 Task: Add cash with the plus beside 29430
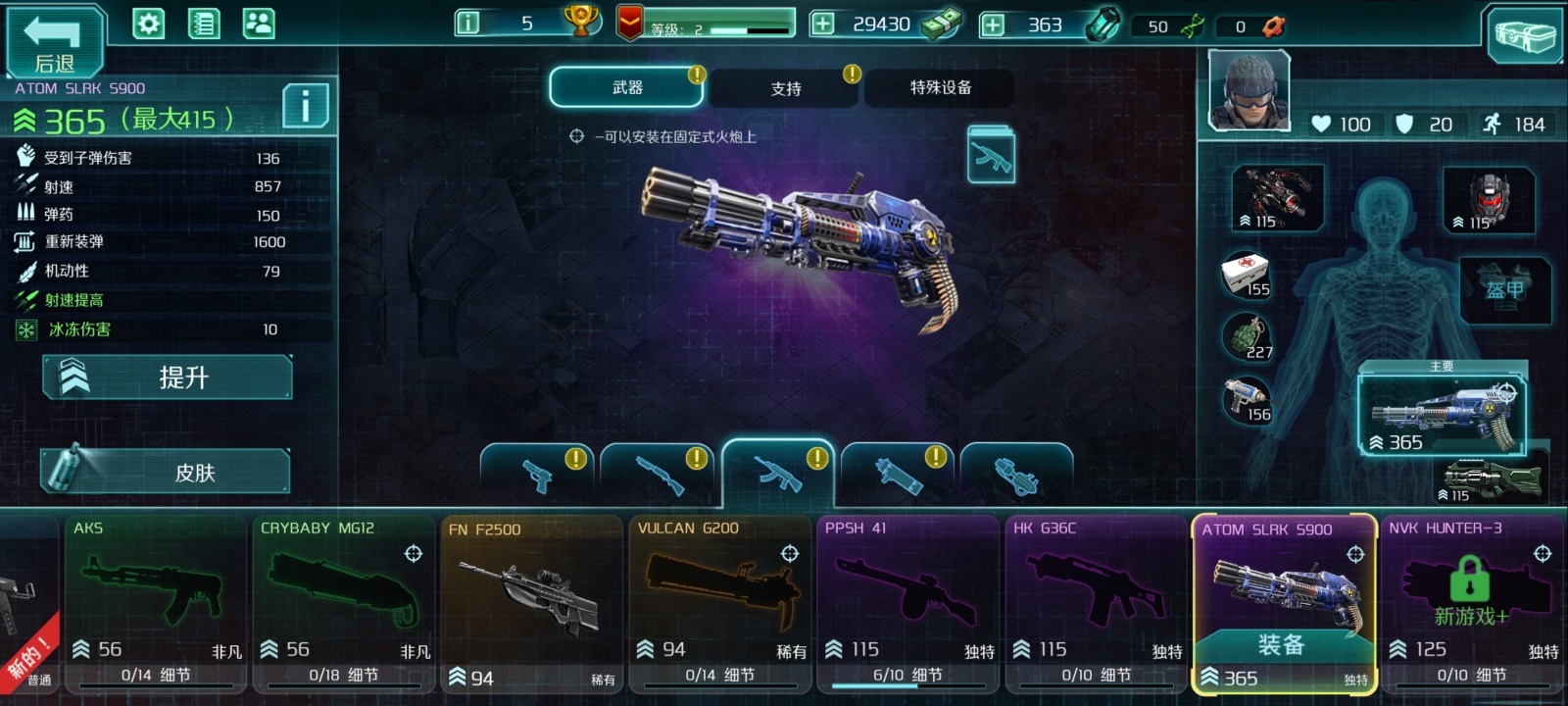point(823,24)
